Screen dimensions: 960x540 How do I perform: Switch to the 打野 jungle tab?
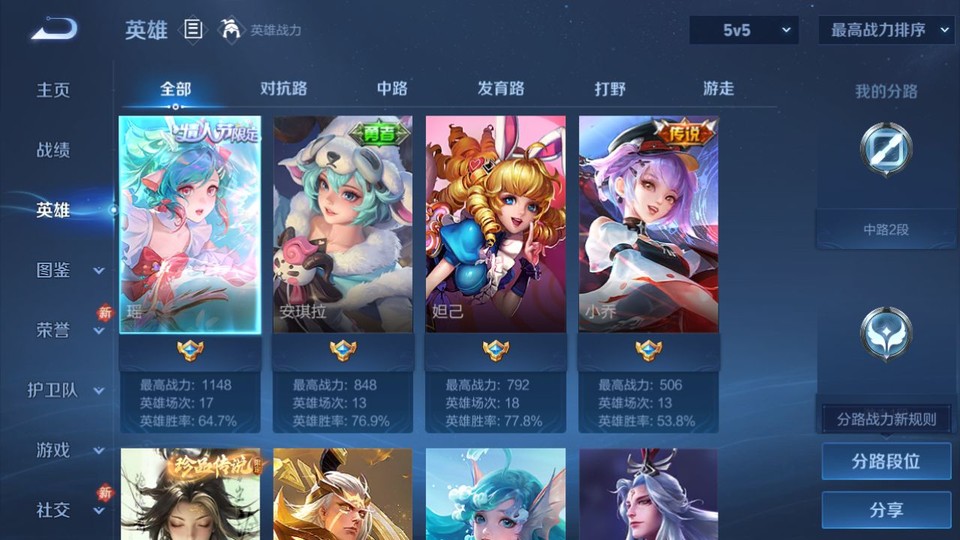click(610, 89)
